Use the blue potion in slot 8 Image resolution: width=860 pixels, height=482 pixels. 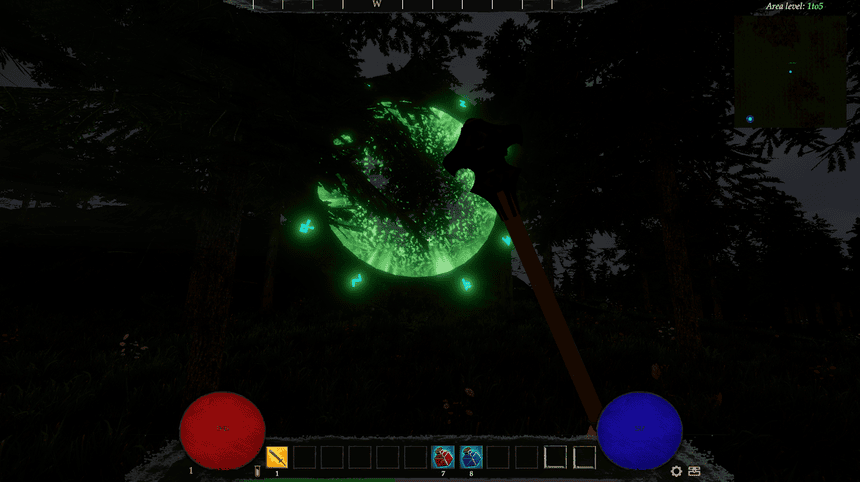click(471, 458)
